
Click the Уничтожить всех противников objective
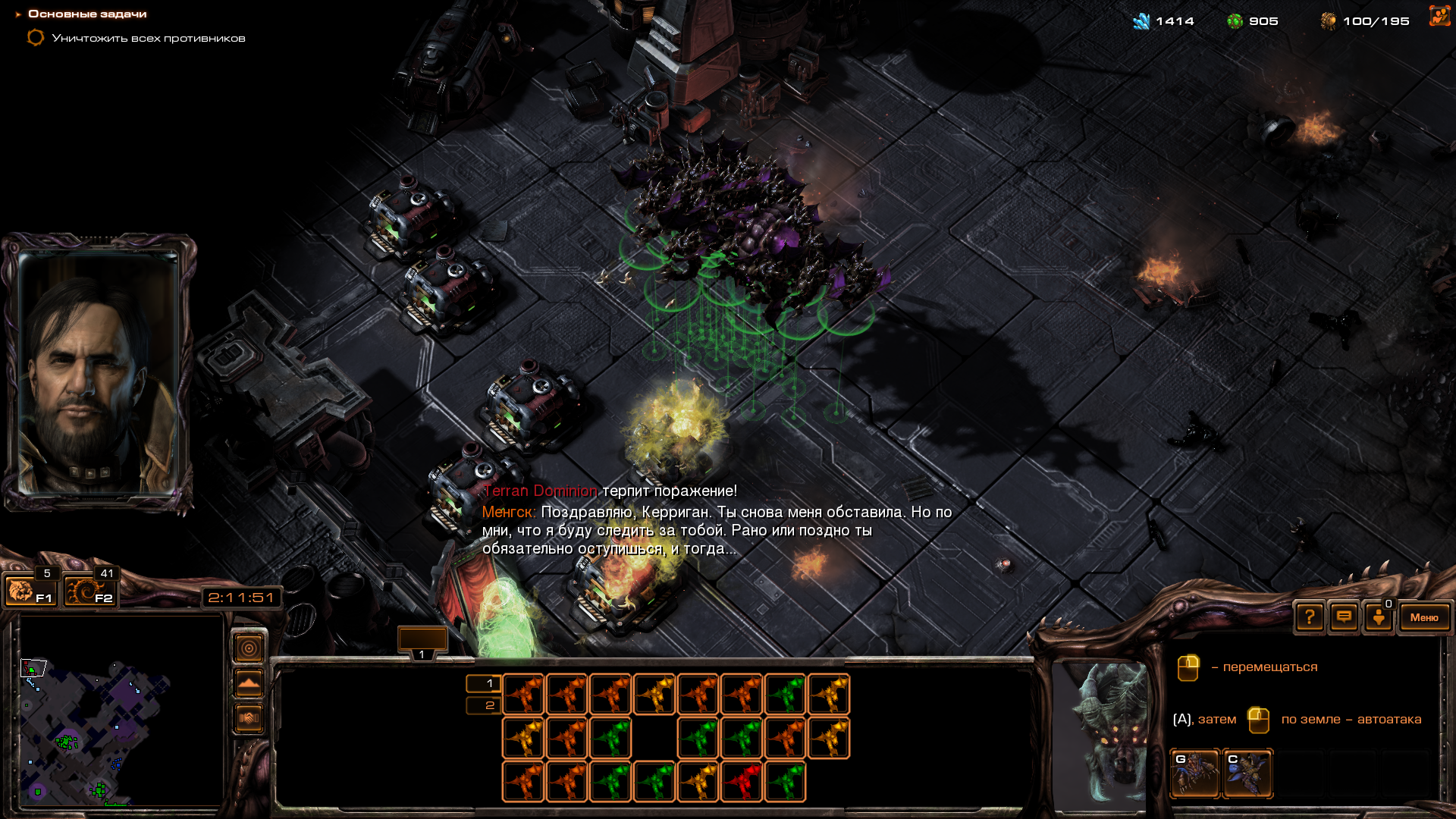point(148,38)
